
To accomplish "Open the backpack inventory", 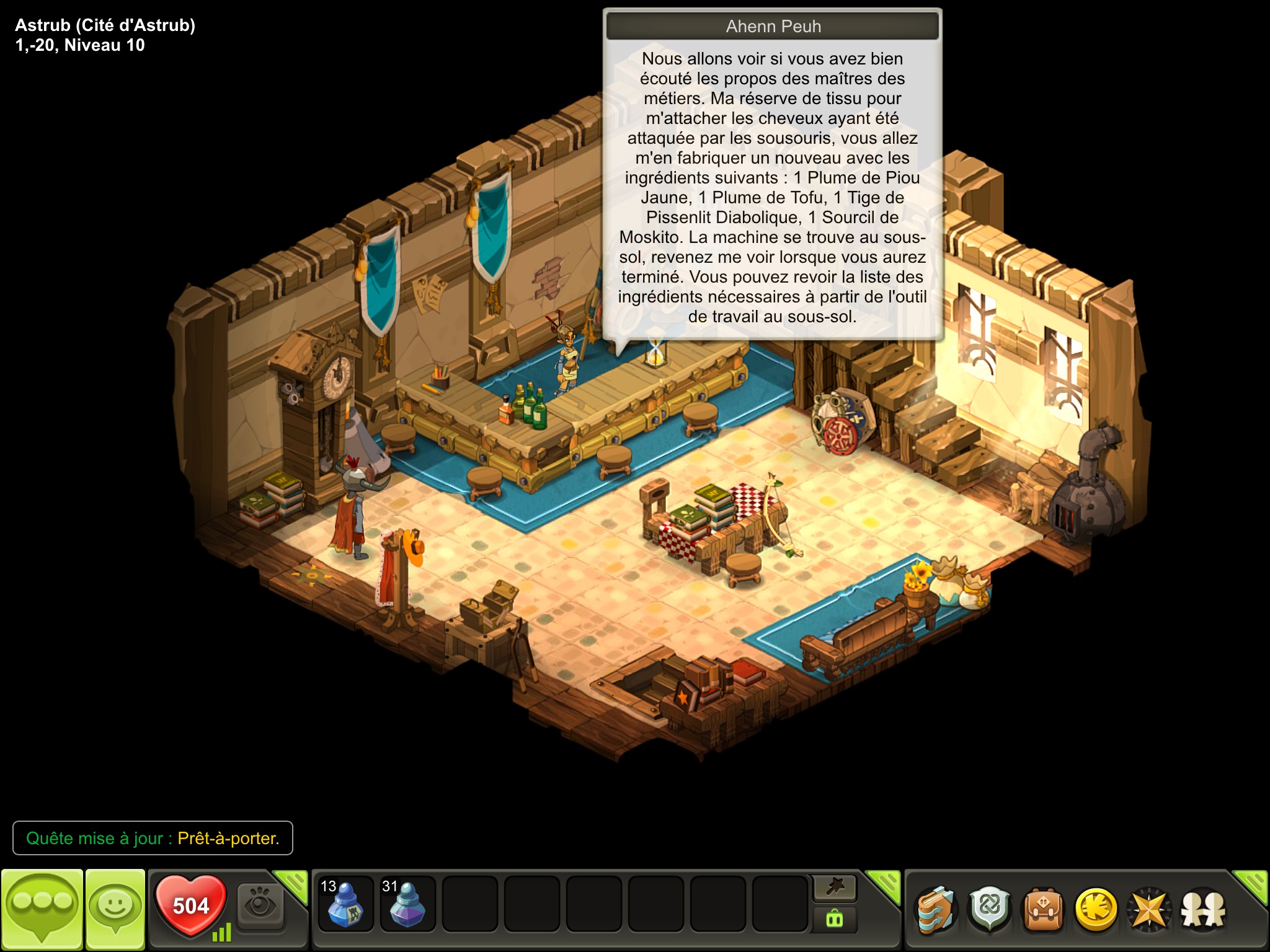I will [x=1043, y=910].
